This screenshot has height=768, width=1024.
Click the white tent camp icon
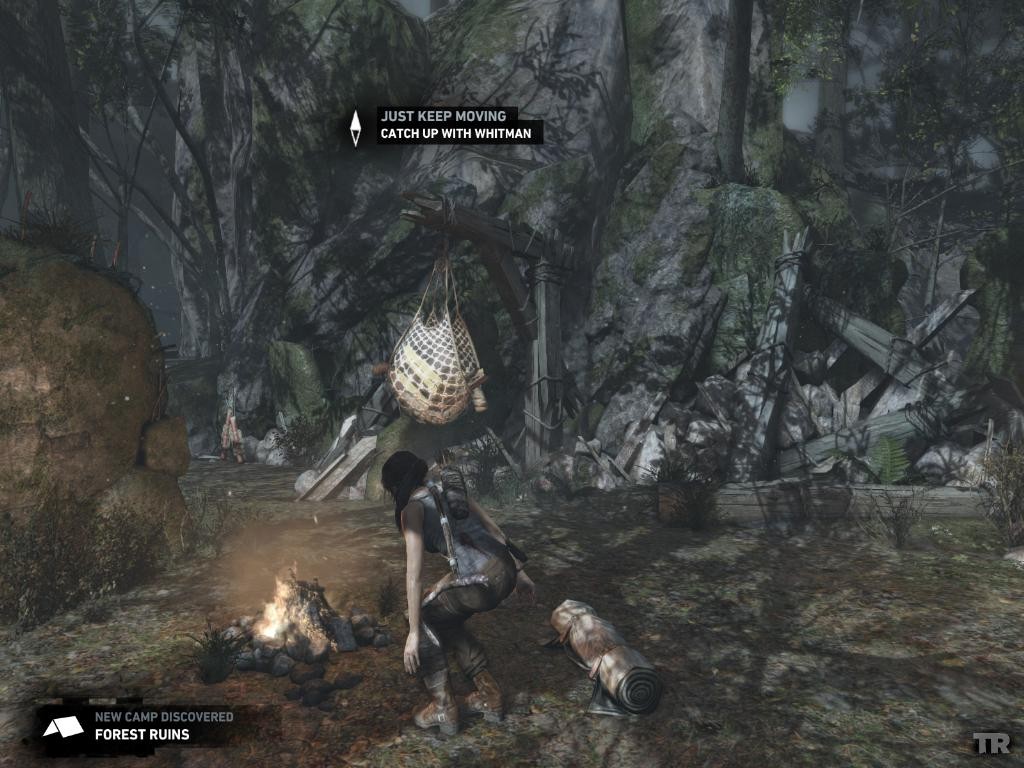[x=63, y=727]
